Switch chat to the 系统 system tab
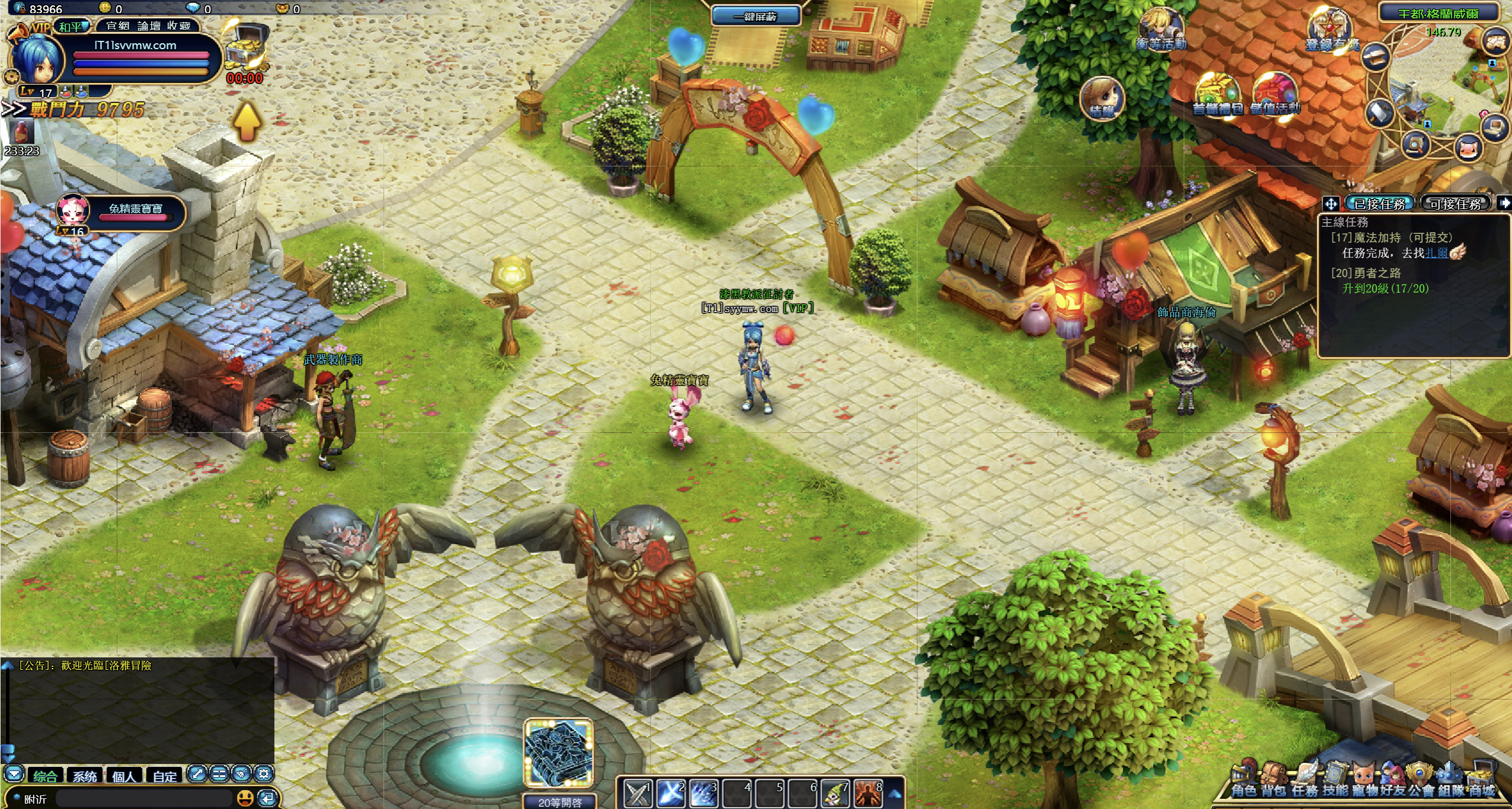This screenshot has width=1512, height=809. [85, 776]
